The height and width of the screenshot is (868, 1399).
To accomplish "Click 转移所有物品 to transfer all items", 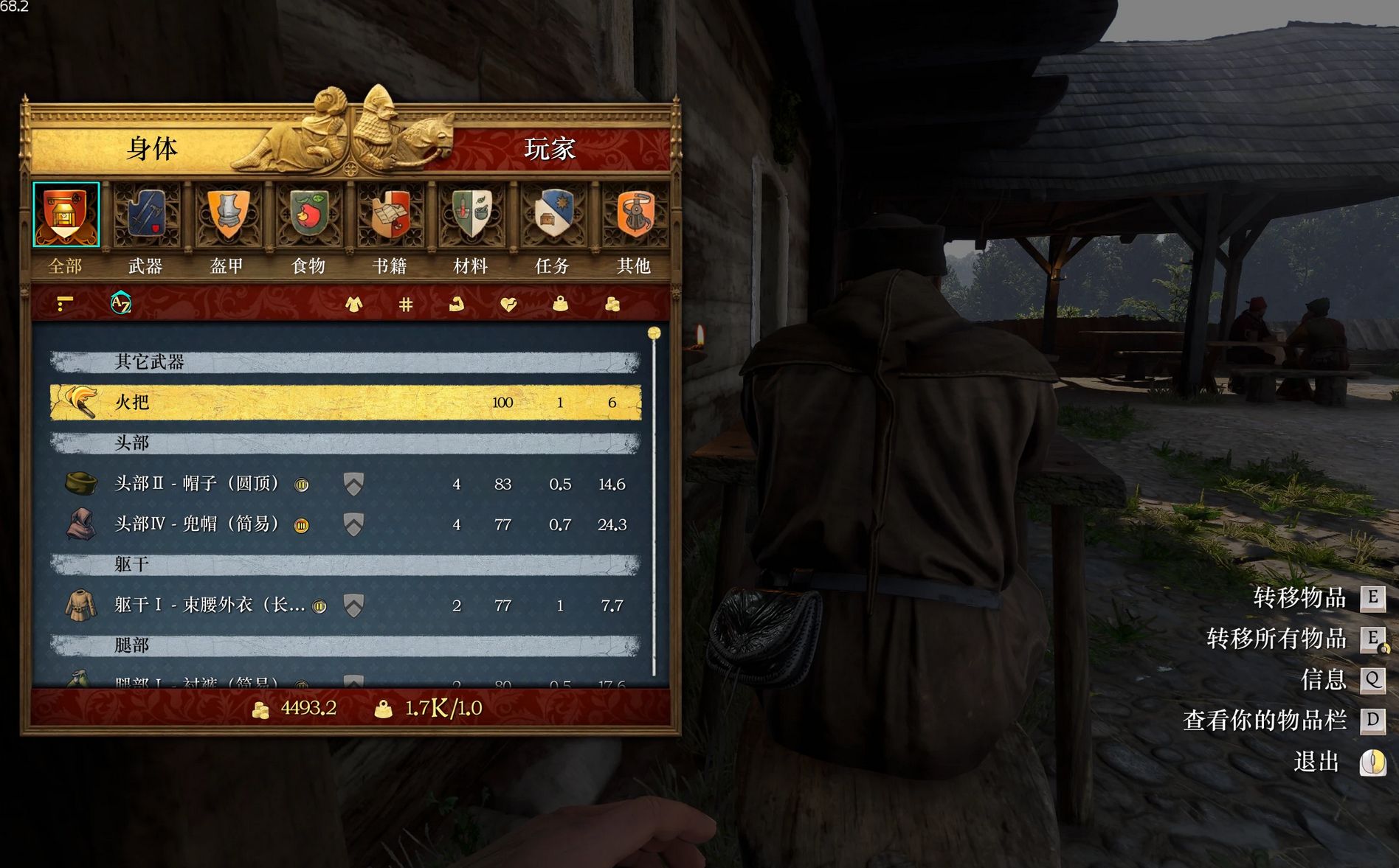I will tap(1277, 639).
